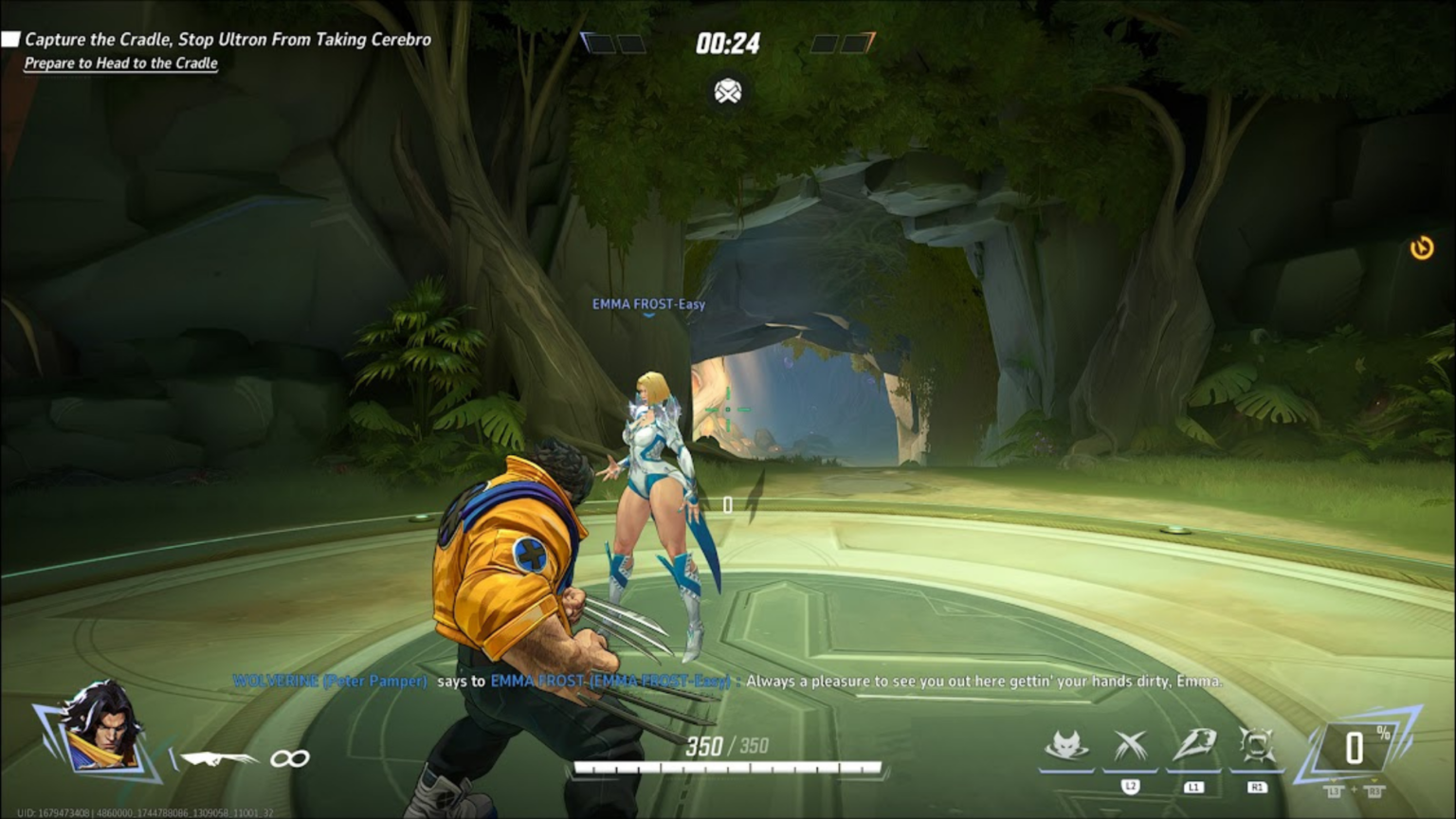
Task: Select the blue team score indicator
Action: coord(613,44)
